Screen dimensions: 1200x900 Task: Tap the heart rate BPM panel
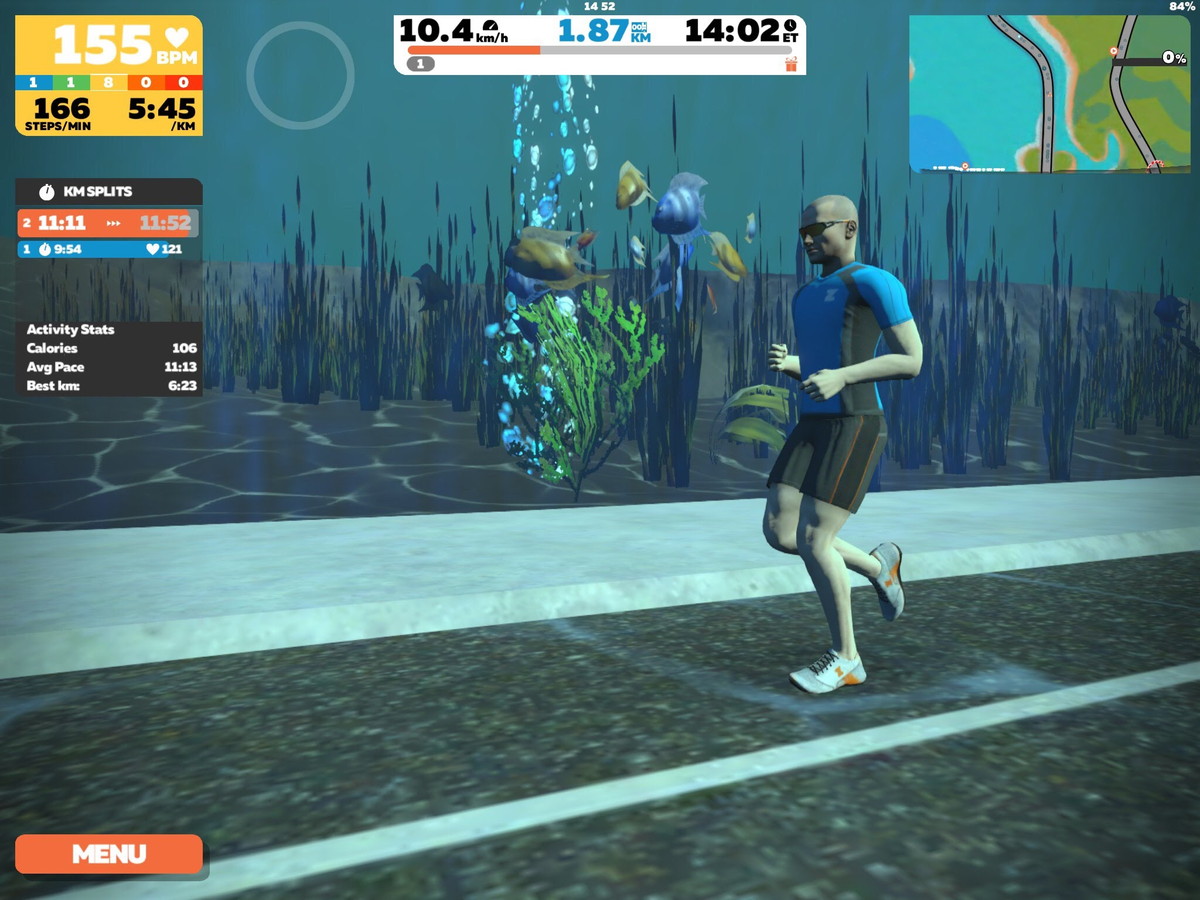pyautogui.click(x=109, y=44)
